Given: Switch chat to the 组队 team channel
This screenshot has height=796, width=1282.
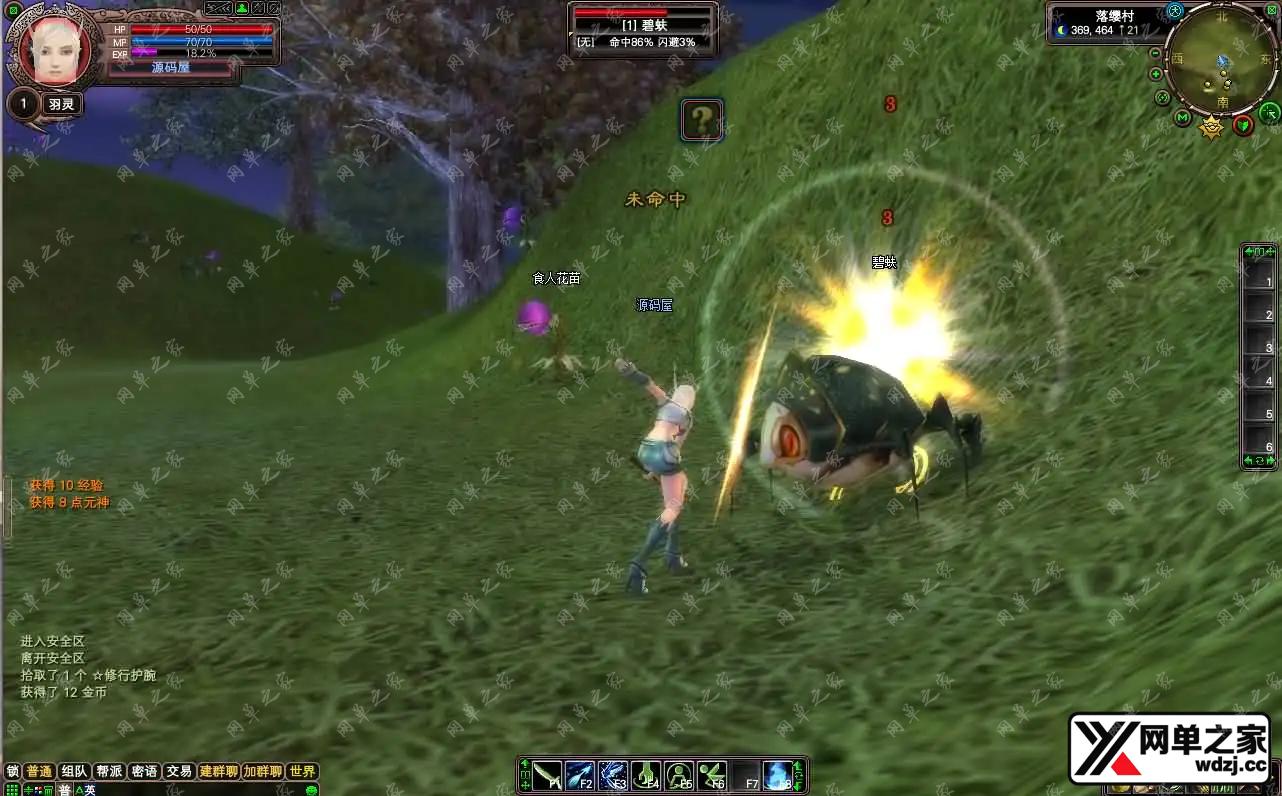Looking at the screenshot, I should coord(74,772).
